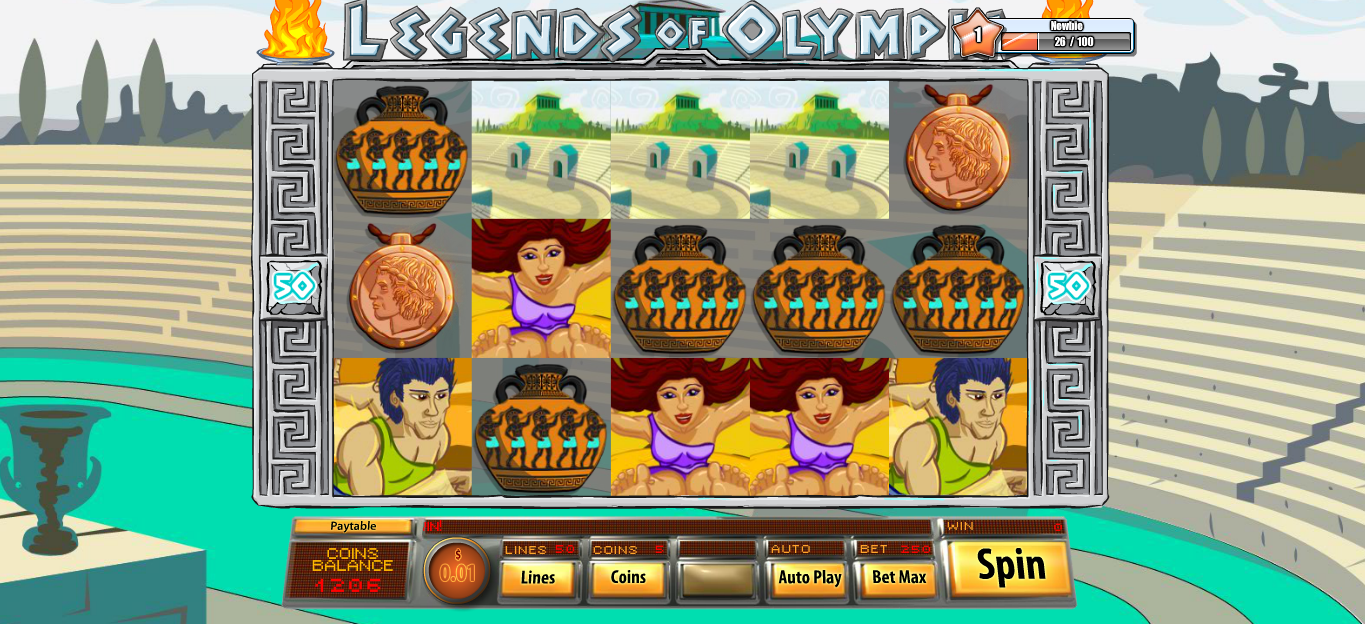Image resolution: width=1365 pixels, height=624 pixels.
Task: Open the Paytable
Action: (353, 526)
